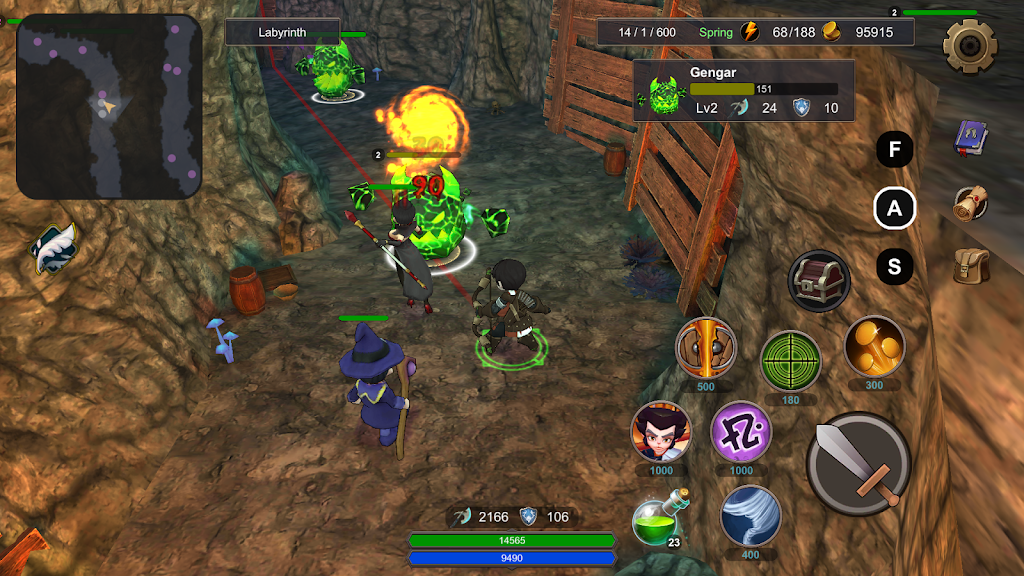Cast the tornado whirlwind skill
Viewport: 1024px width, 576px height.
point(750,516)
